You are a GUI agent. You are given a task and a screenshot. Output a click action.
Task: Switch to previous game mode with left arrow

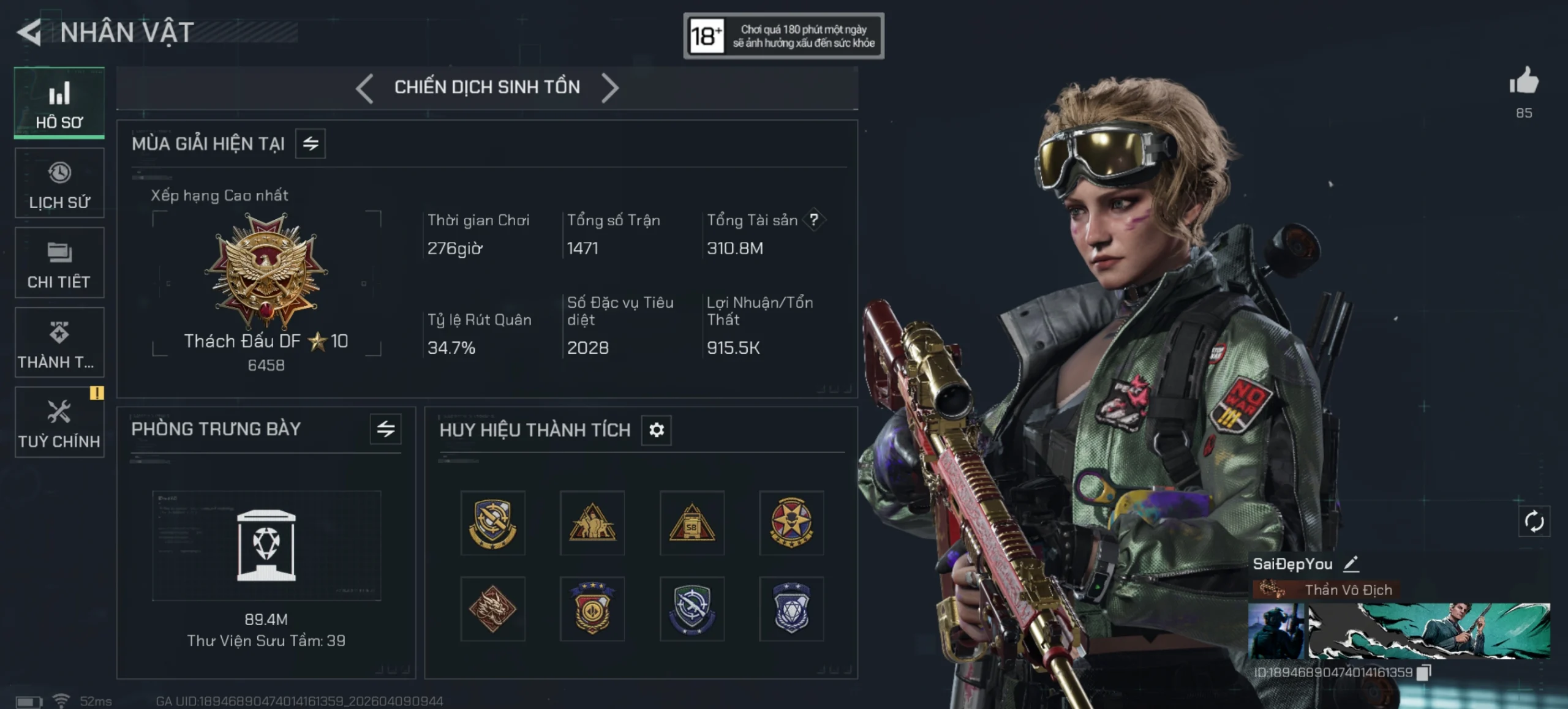pyautogui.click(x=365, y=88)
